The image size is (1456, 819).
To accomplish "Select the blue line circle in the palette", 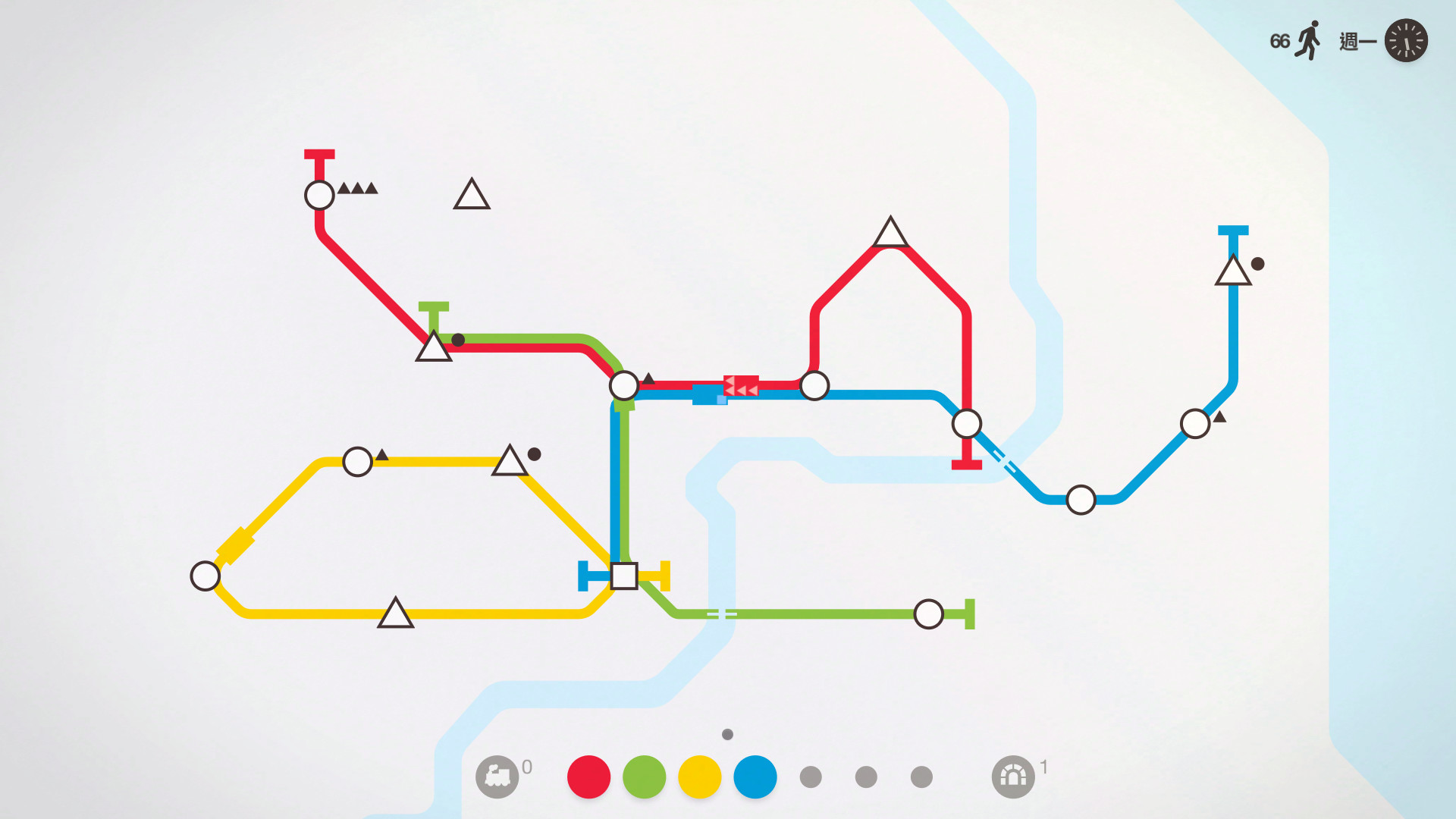I will [755, 775].
